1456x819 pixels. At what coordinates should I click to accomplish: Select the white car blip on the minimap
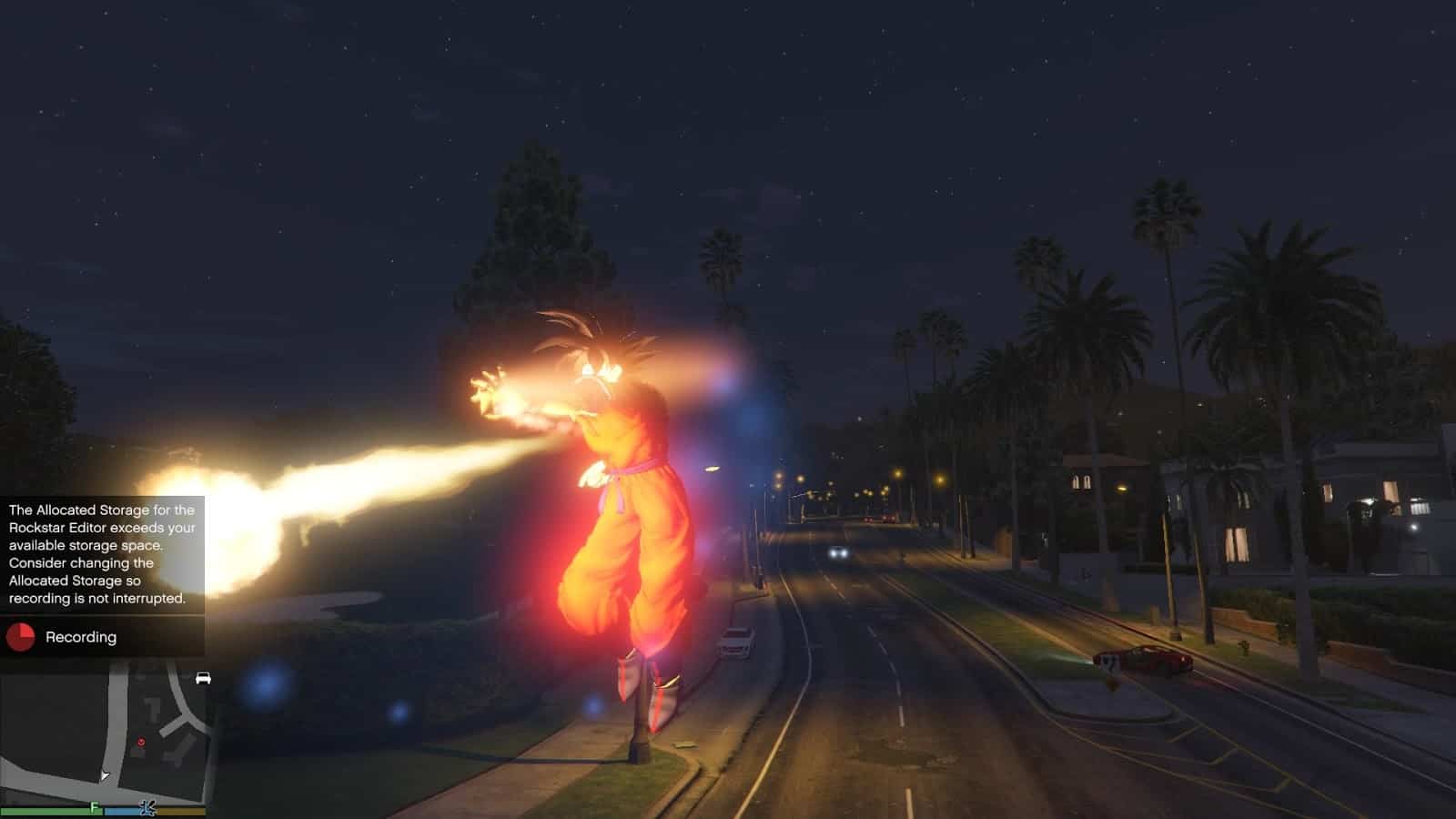click(x=203, y=678)
